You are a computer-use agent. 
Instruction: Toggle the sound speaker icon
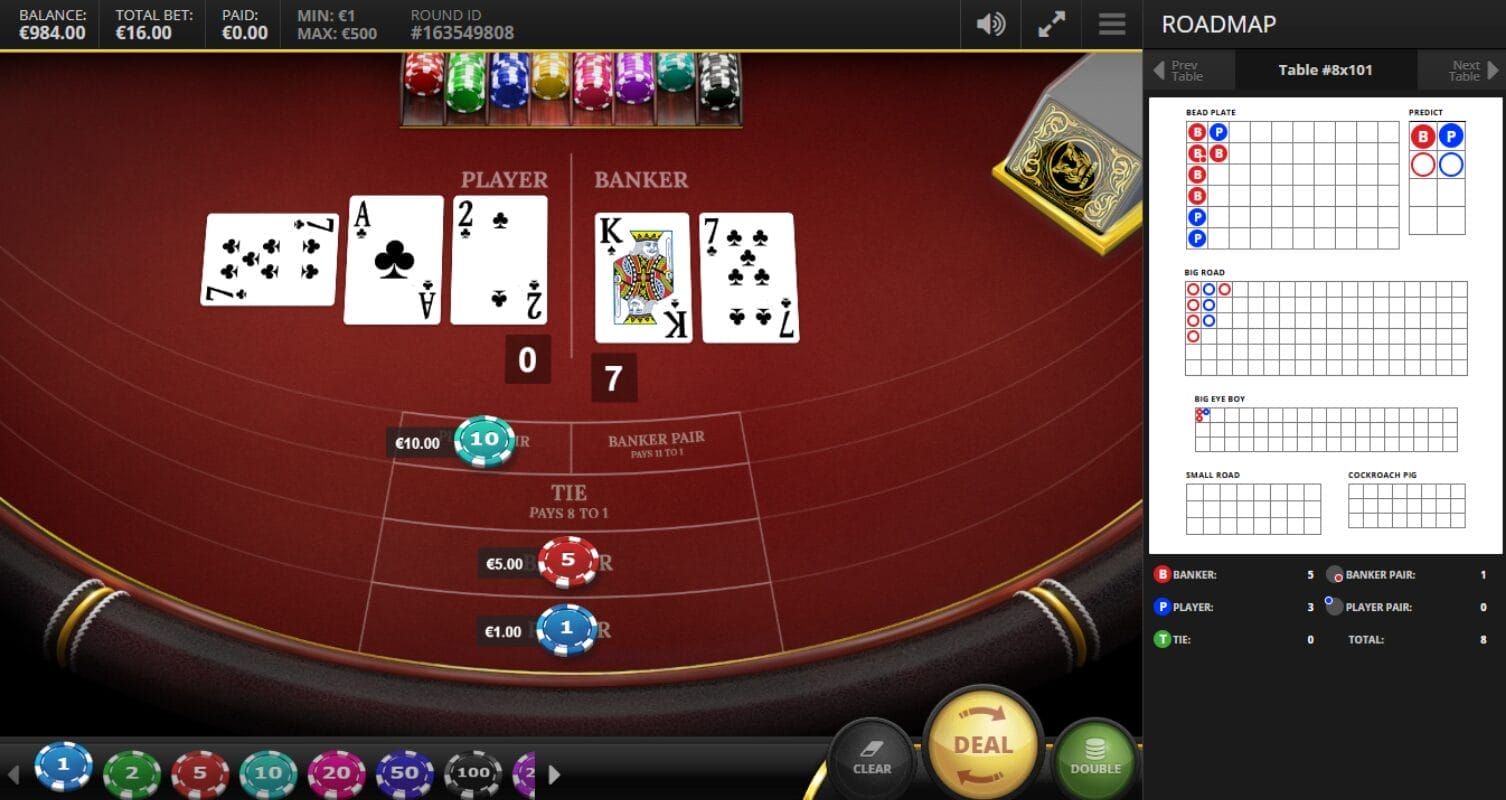coord(990,24)
